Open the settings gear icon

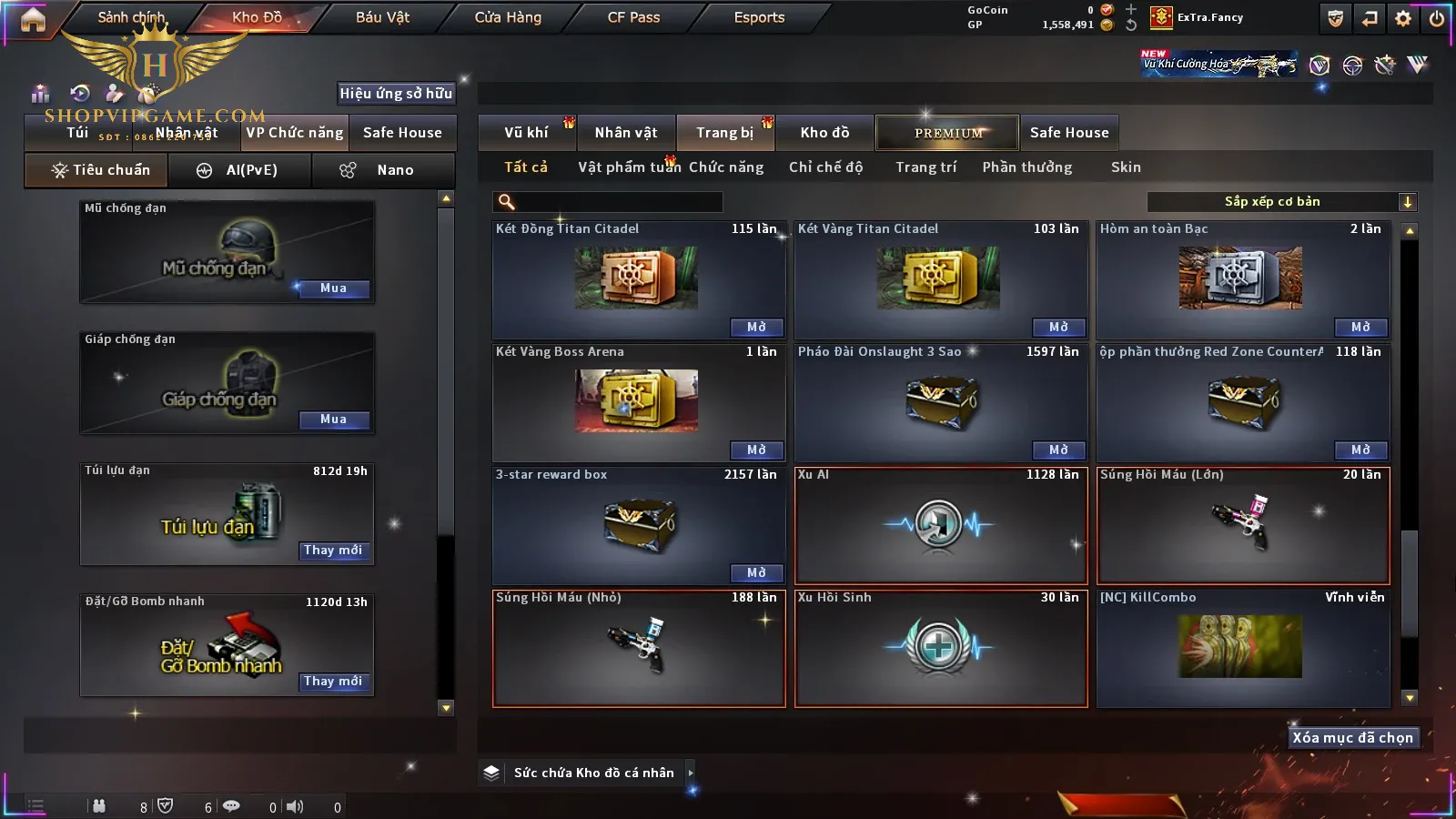pyautogui.click(x=1403, y=18)
